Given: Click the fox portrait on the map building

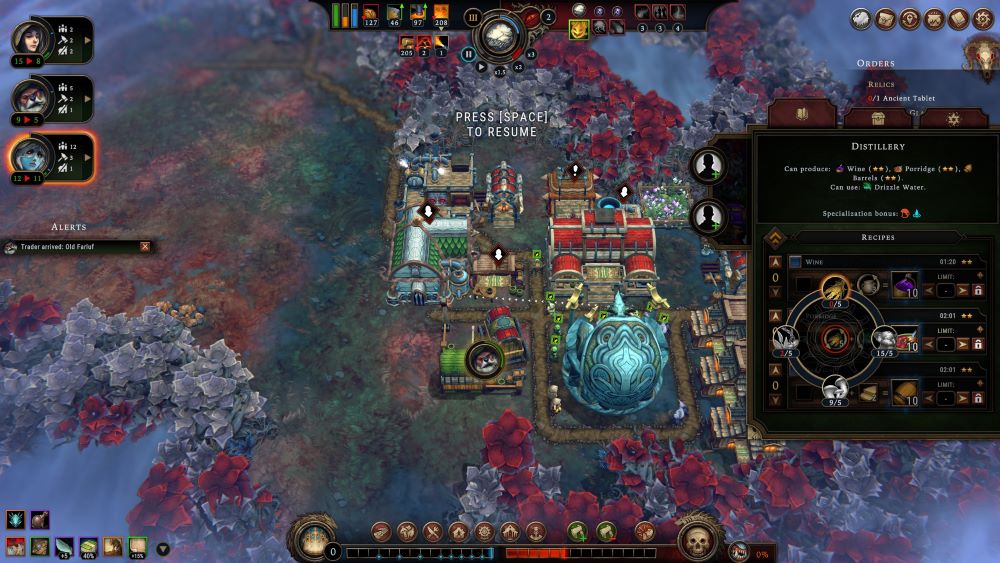Looking at the screenshot, I should [x=484, y=357].
